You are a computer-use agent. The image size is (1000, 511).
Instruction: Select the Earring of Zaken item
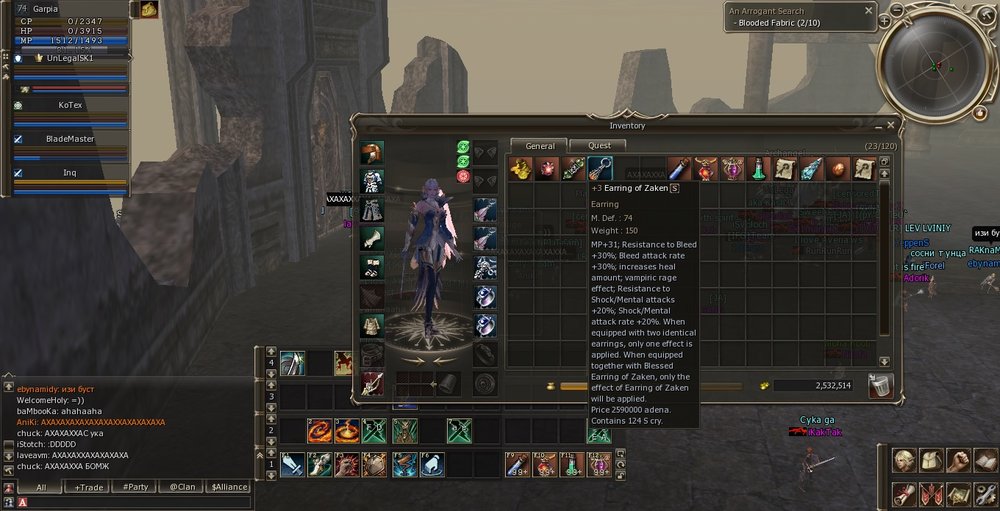coord(600,168)
